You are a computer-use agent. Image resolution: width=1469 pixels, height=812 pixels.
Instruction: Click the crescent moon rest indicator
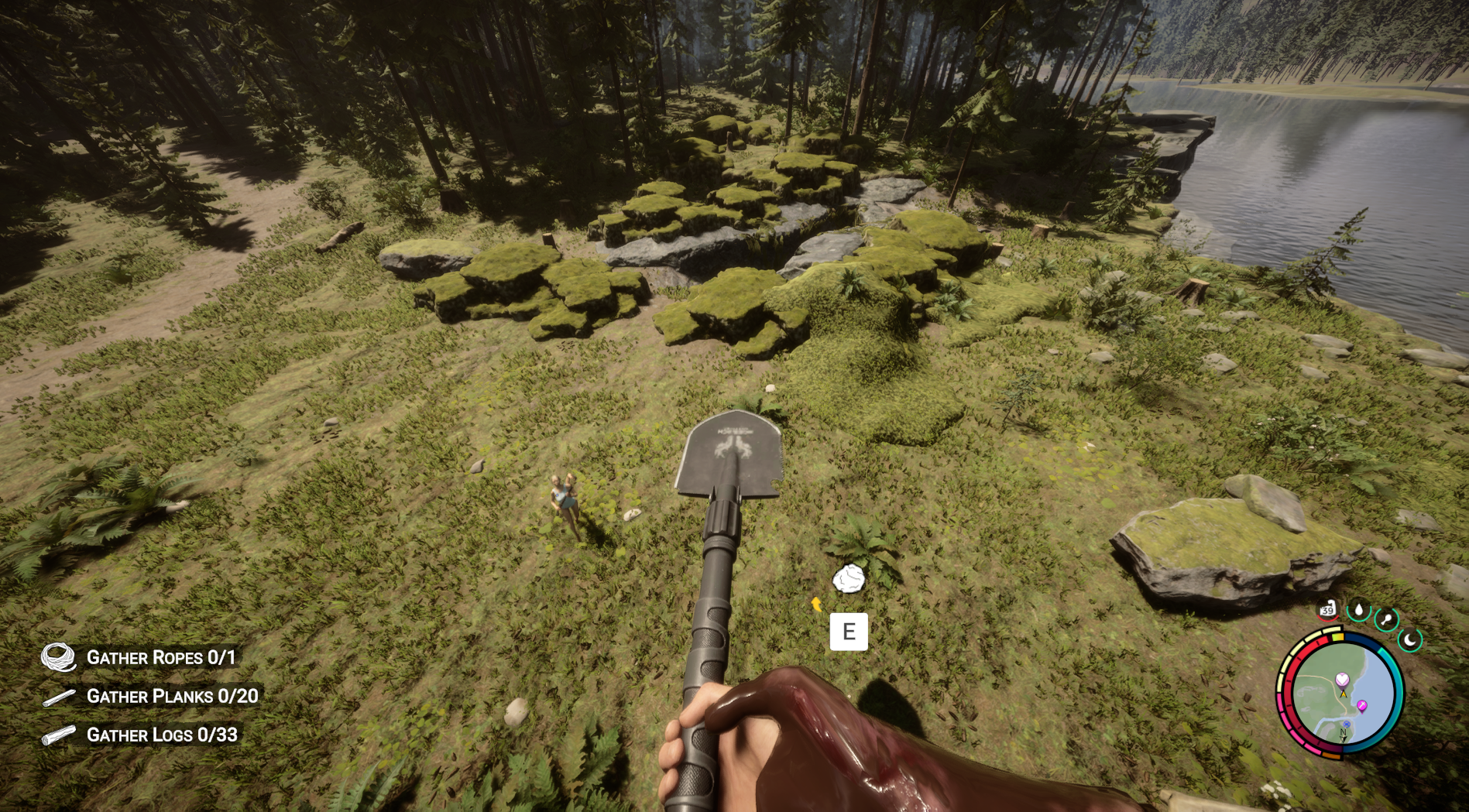point(1409,640)
